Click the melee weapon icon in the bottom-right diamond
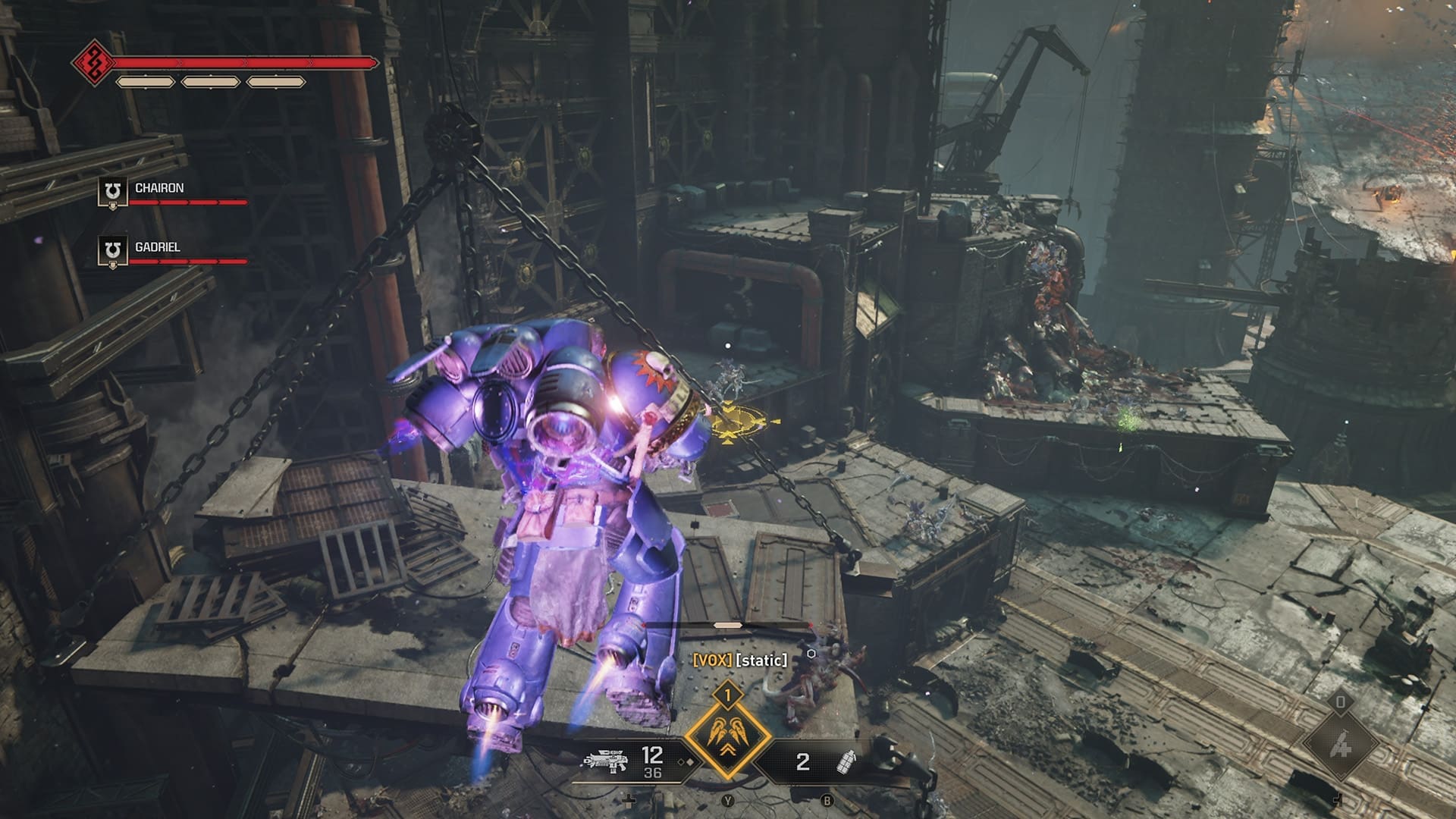 tap(1341, 744)
